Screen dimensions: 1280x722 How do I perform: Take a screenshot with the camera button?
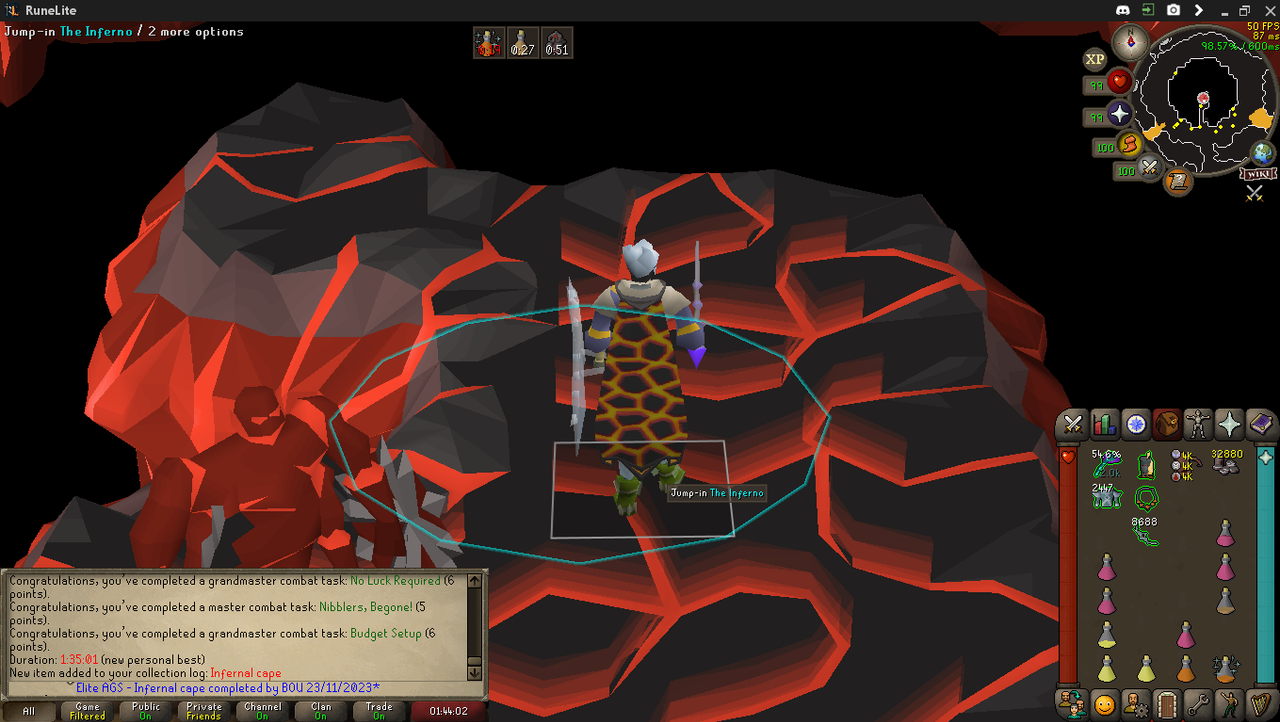pyautogui.click(x=1173, y=10)
